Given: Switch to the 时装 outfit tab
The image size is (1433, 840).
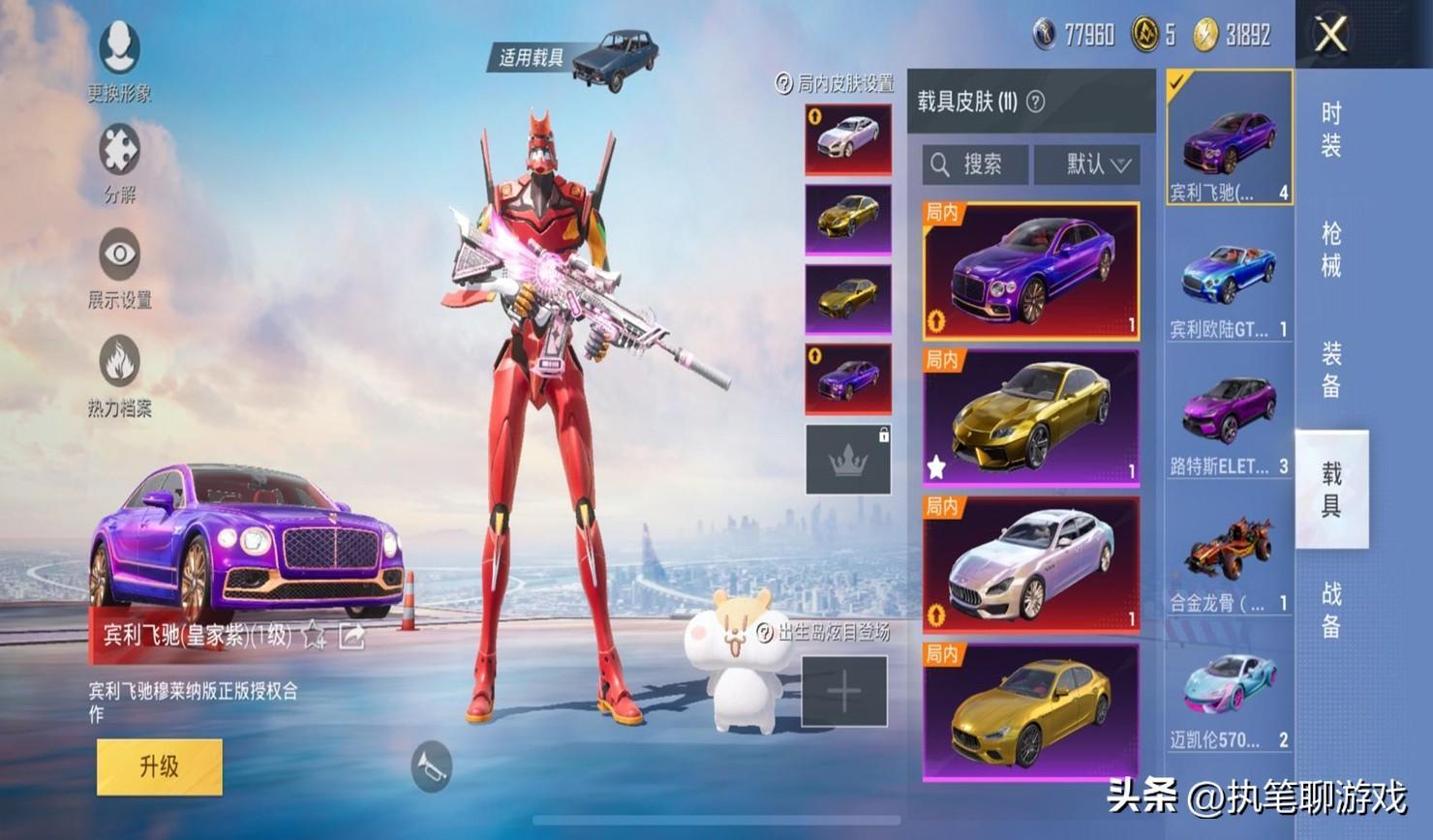Looking at the screenshot, I should [x=1331, y=130].
